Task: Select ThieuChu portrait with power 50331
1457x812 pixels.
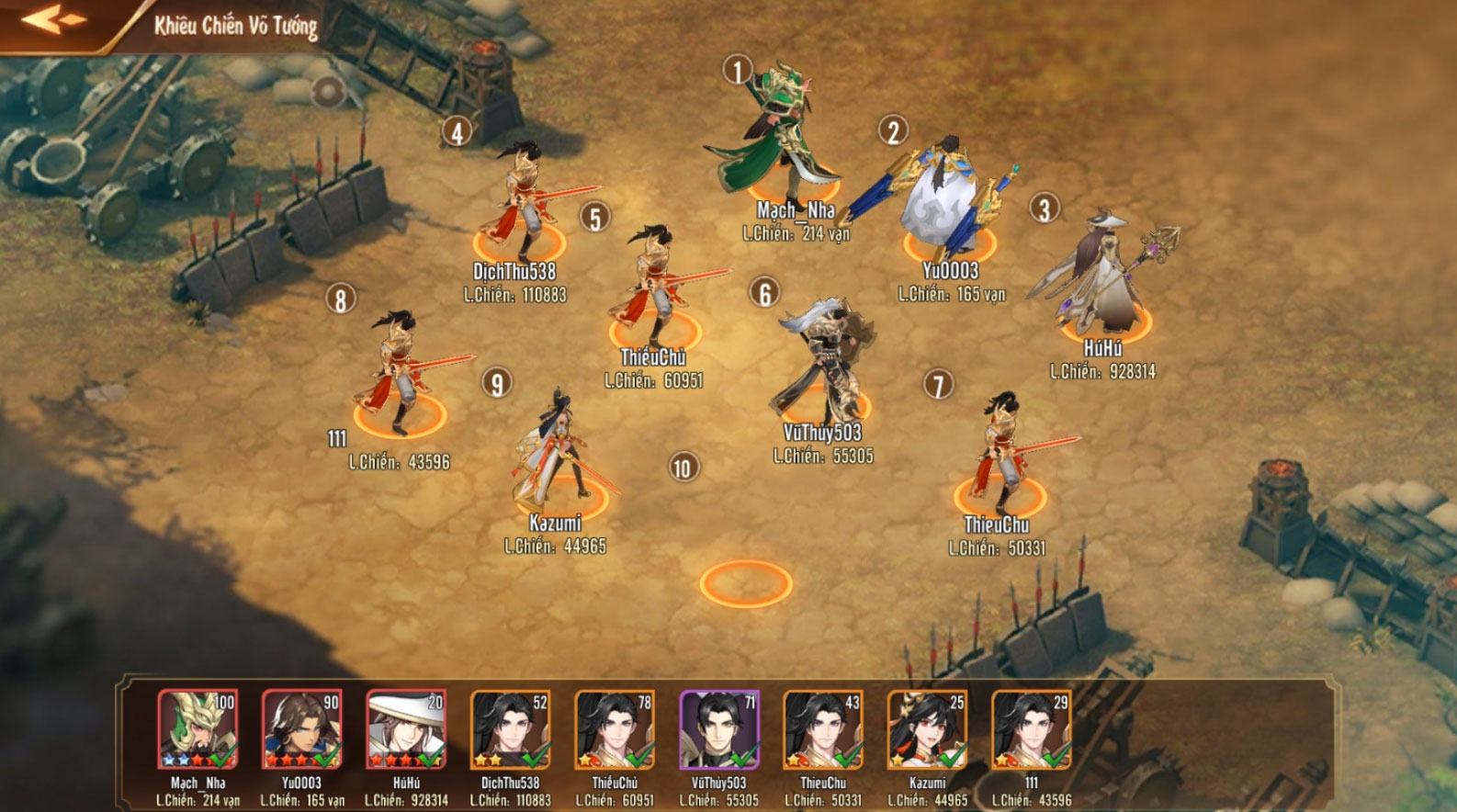Action: coord(823,729)
